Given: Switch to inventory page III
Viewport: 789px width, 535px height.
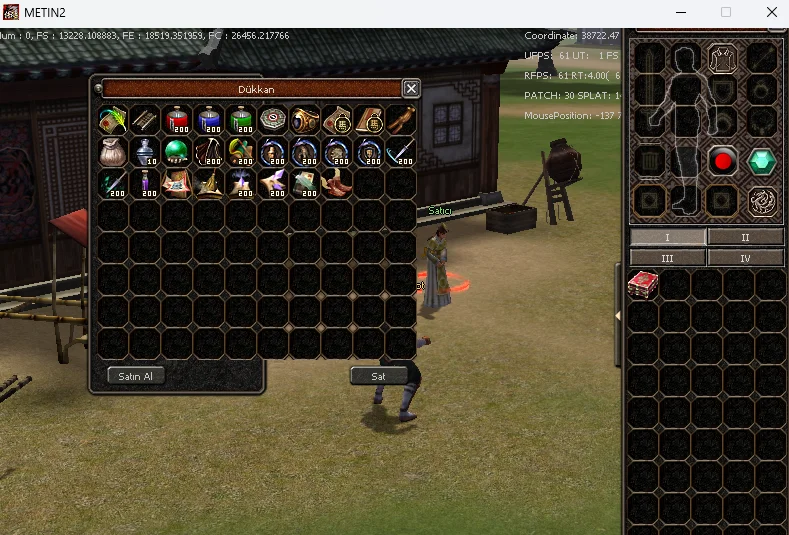Looking at the screenshot, I should pyautogui.click(x=667, y=257).
